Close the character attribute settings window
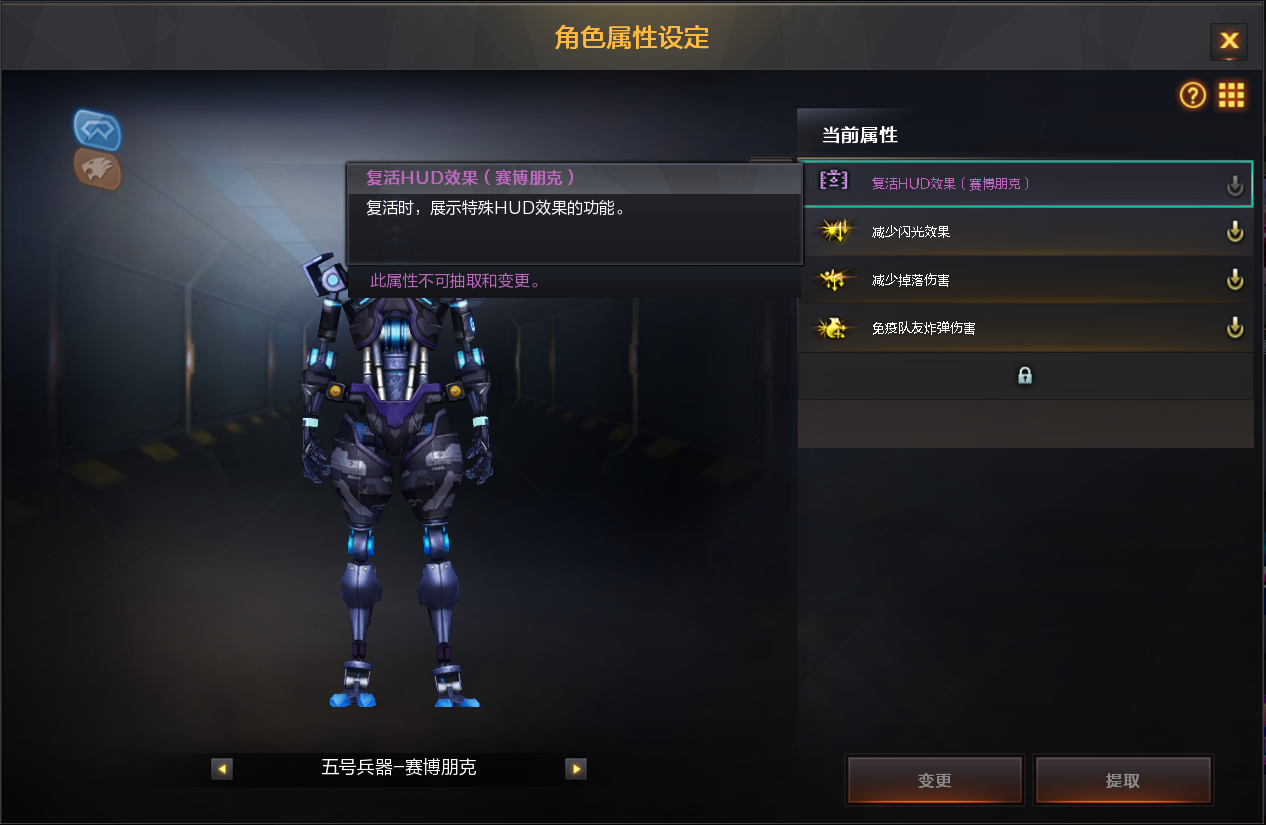 pos(1229,41)
